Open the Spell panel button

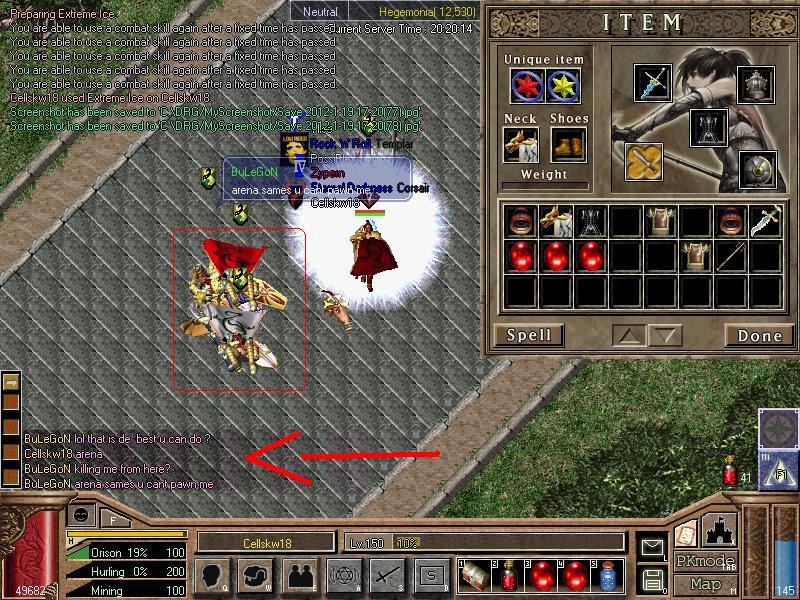coord(529,335)
